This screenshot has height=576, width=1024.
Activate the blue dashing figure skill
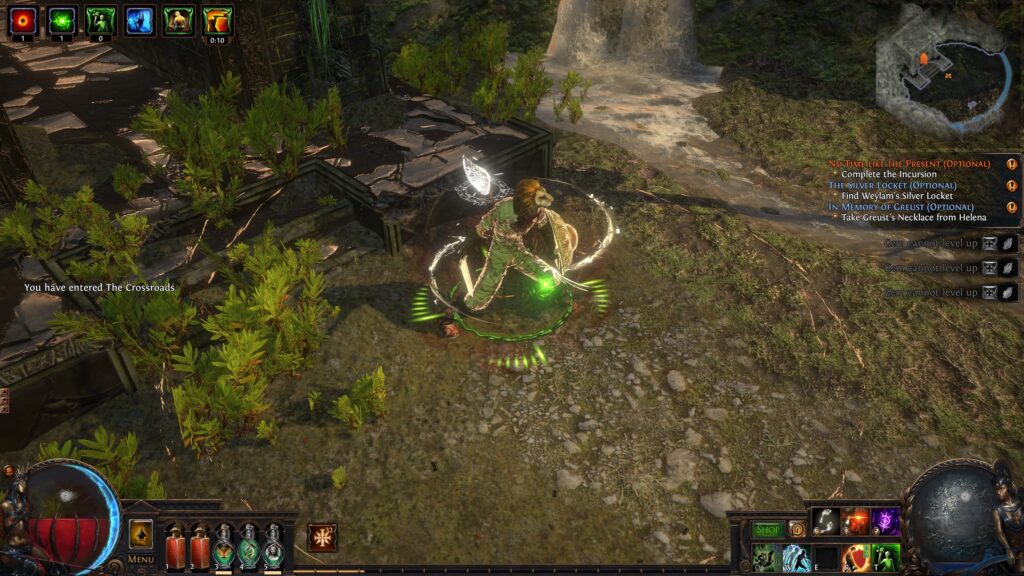tap(797, 557)
